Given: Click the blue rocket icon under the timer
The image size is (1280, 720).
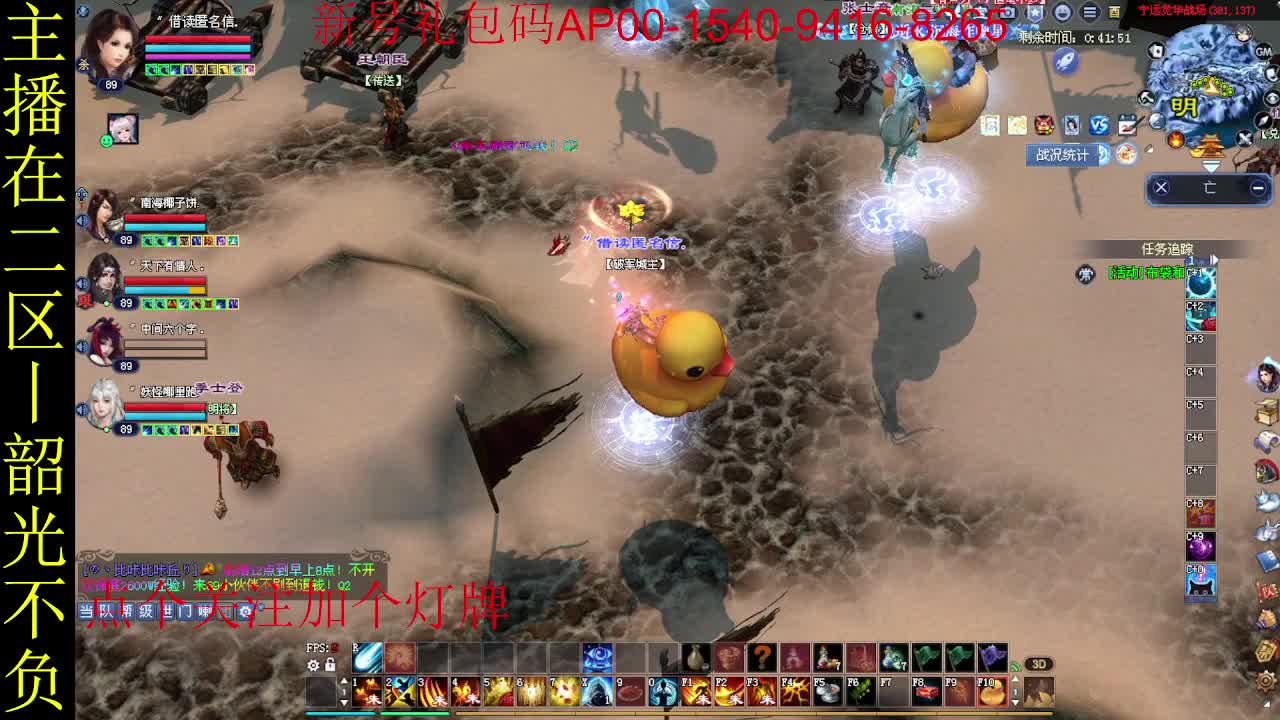Looking at the screenshot, I should [x=1064, y=62].
